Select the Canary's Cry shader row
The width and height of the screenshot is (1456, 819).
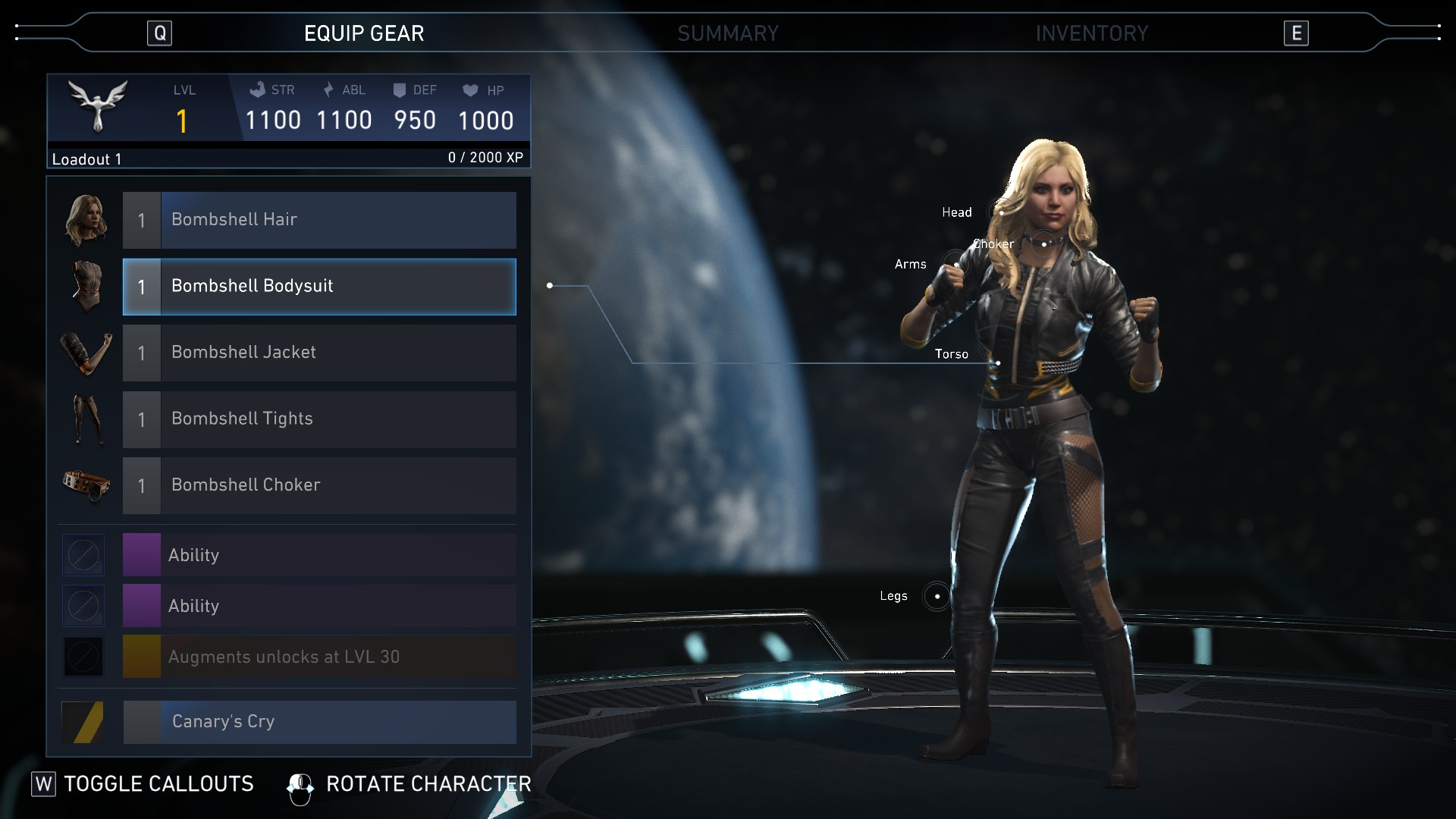[319, 722]
